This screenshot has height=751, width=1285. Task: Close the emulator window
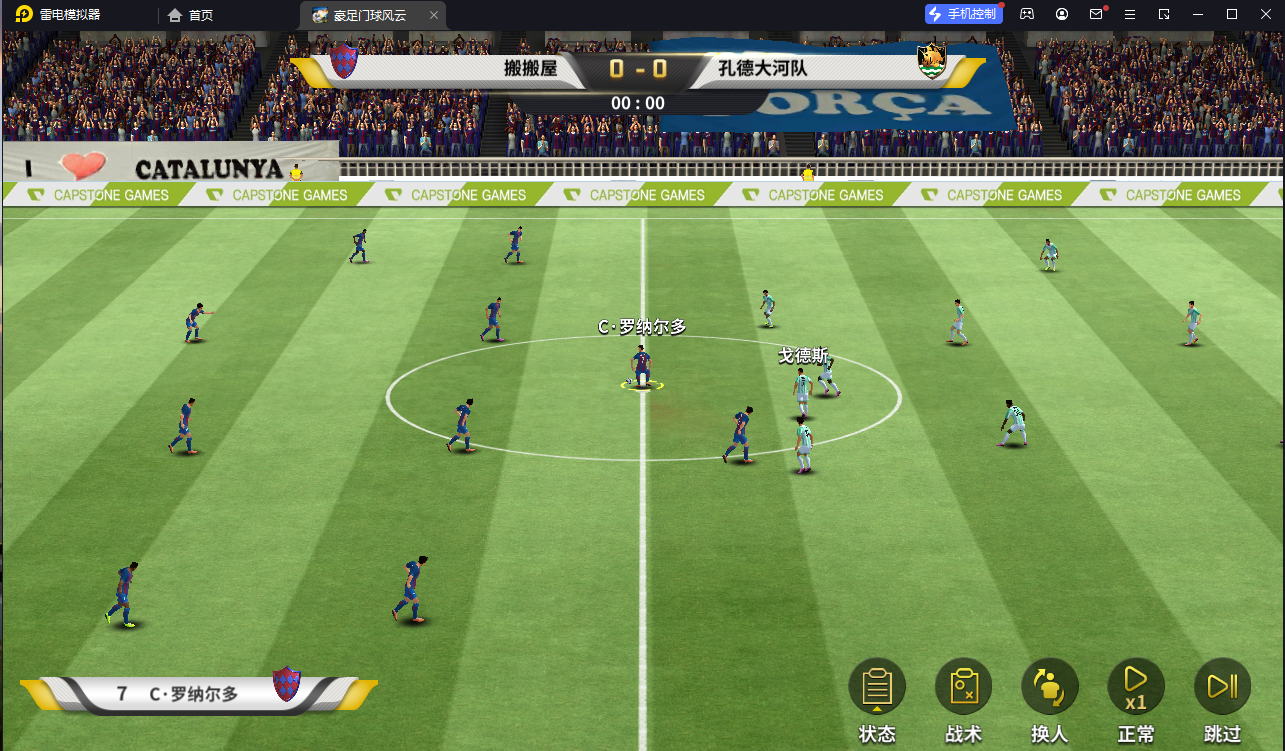click(1266, 14)
